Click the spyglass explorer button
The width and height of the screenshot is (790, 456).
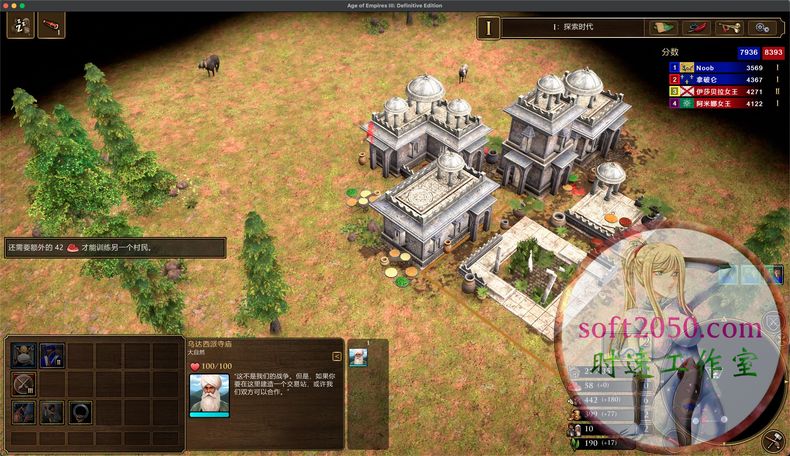tap(51, 25)
